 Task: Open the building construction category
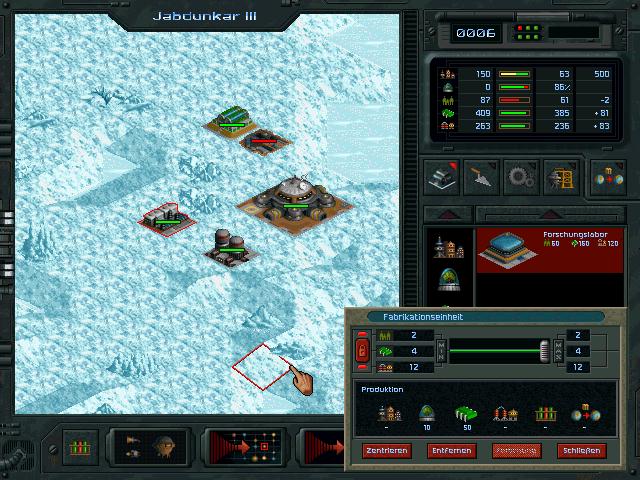[x=440, y=176]
